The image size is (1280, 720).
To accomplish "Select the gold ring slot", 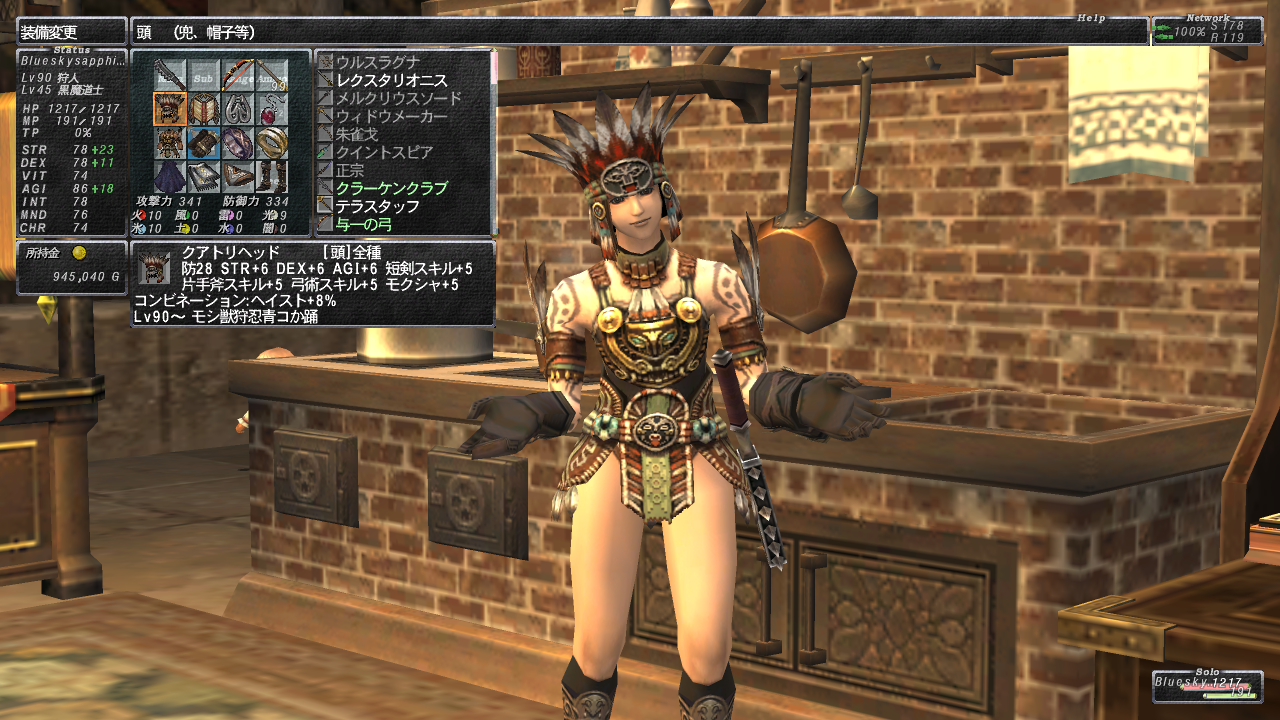I will click(271, 142).
